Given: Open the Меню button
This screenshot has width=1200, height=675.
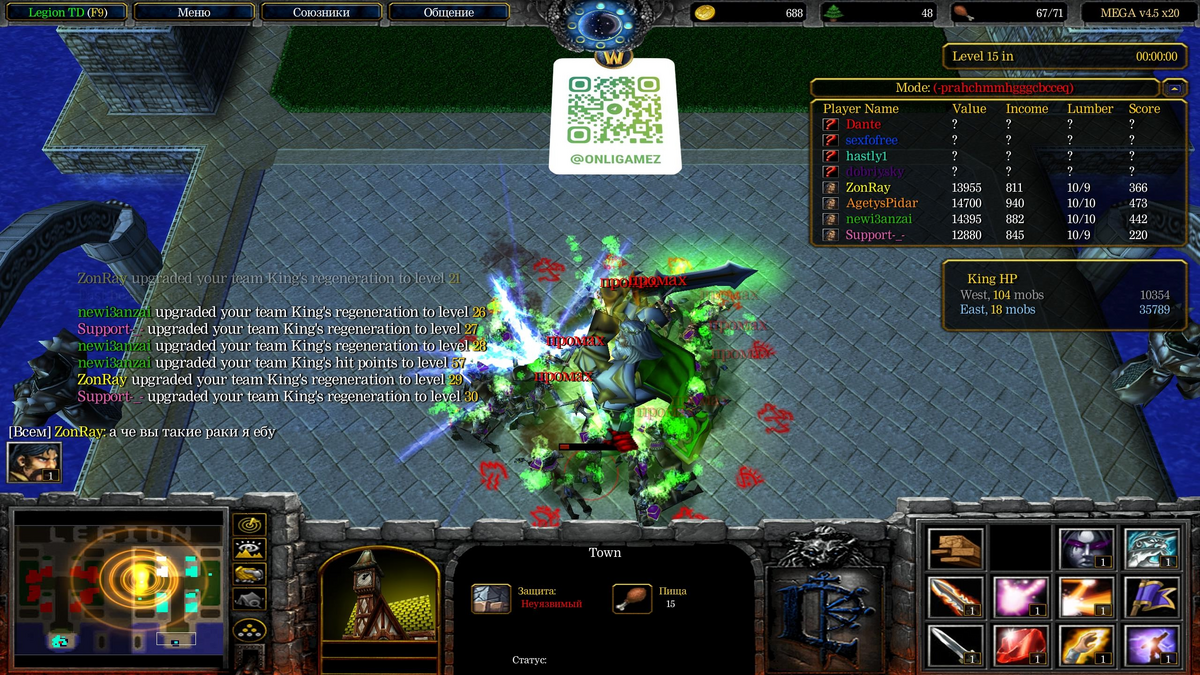Looking at the screenshot, I should (x=193, y=13).
